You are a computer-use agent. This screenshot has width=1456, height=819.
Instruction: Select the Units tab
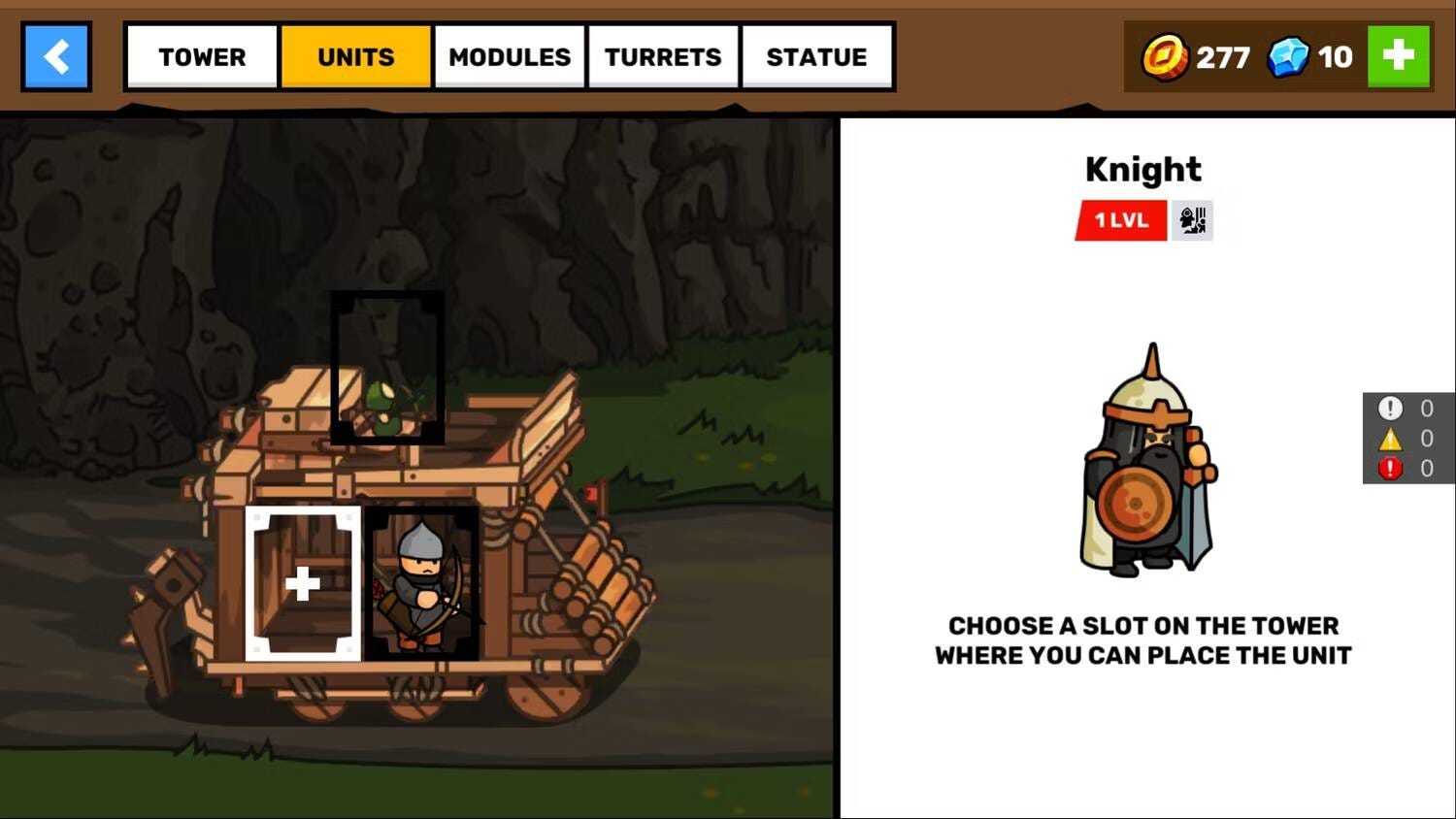point(355,57)
